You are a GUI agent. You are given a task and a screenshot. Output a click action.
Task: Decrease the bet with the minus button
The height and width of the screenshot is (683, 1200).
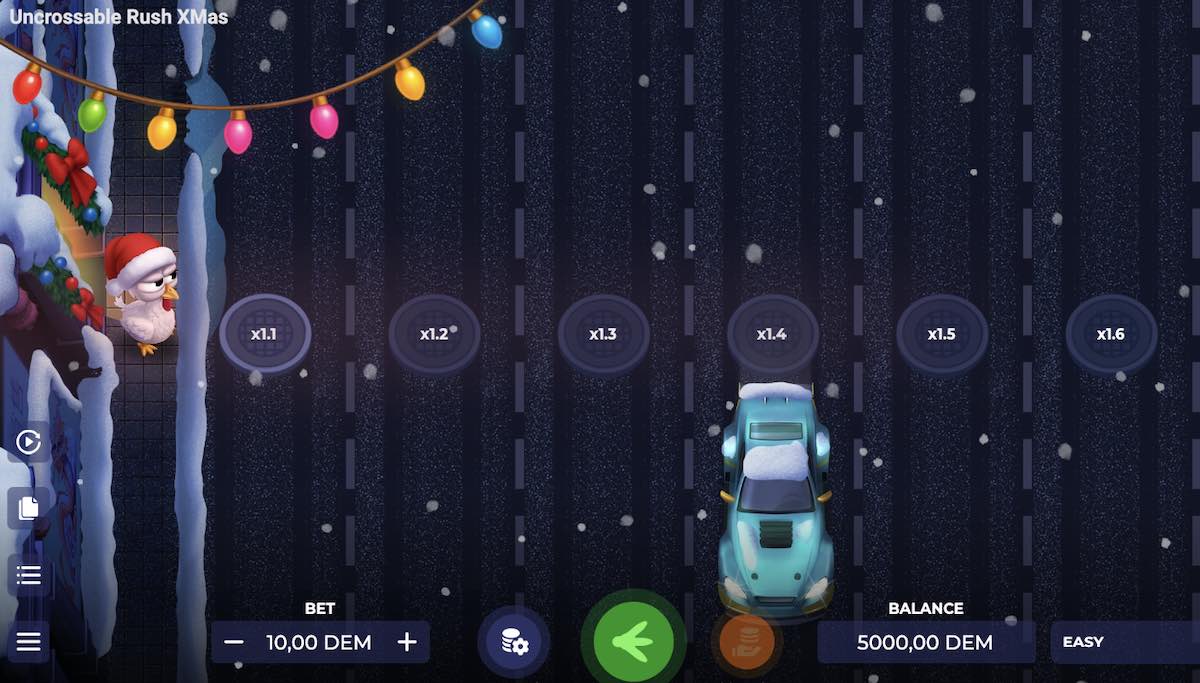pos(234,642)
